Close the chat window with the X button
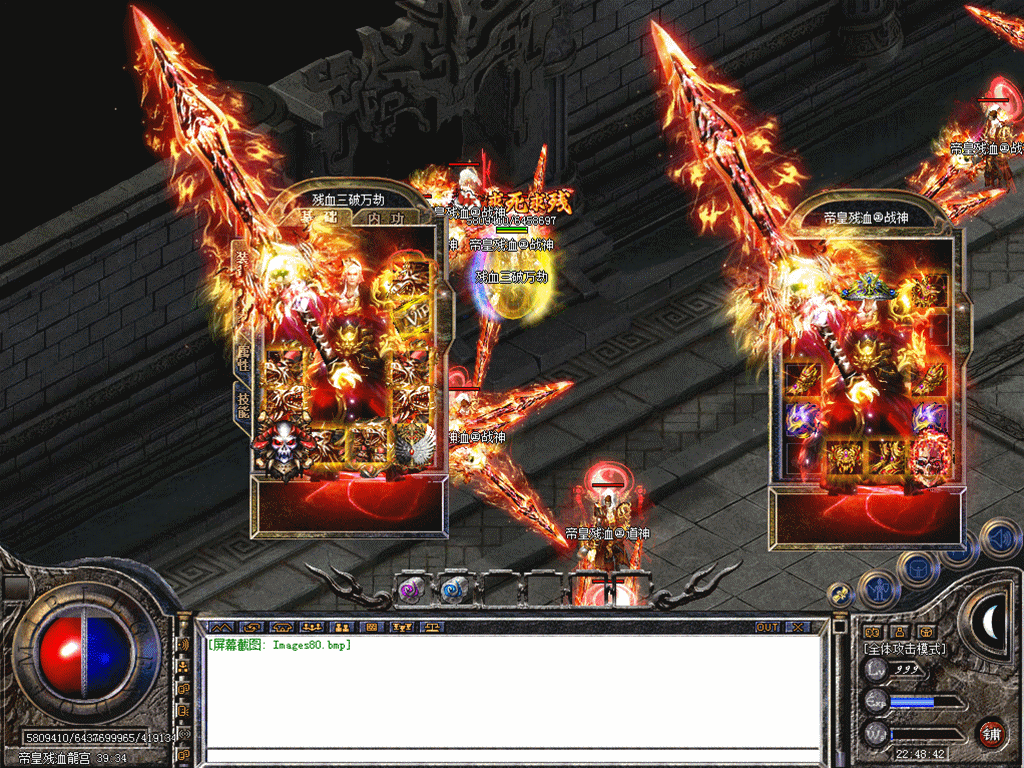 tap(797, 627)
